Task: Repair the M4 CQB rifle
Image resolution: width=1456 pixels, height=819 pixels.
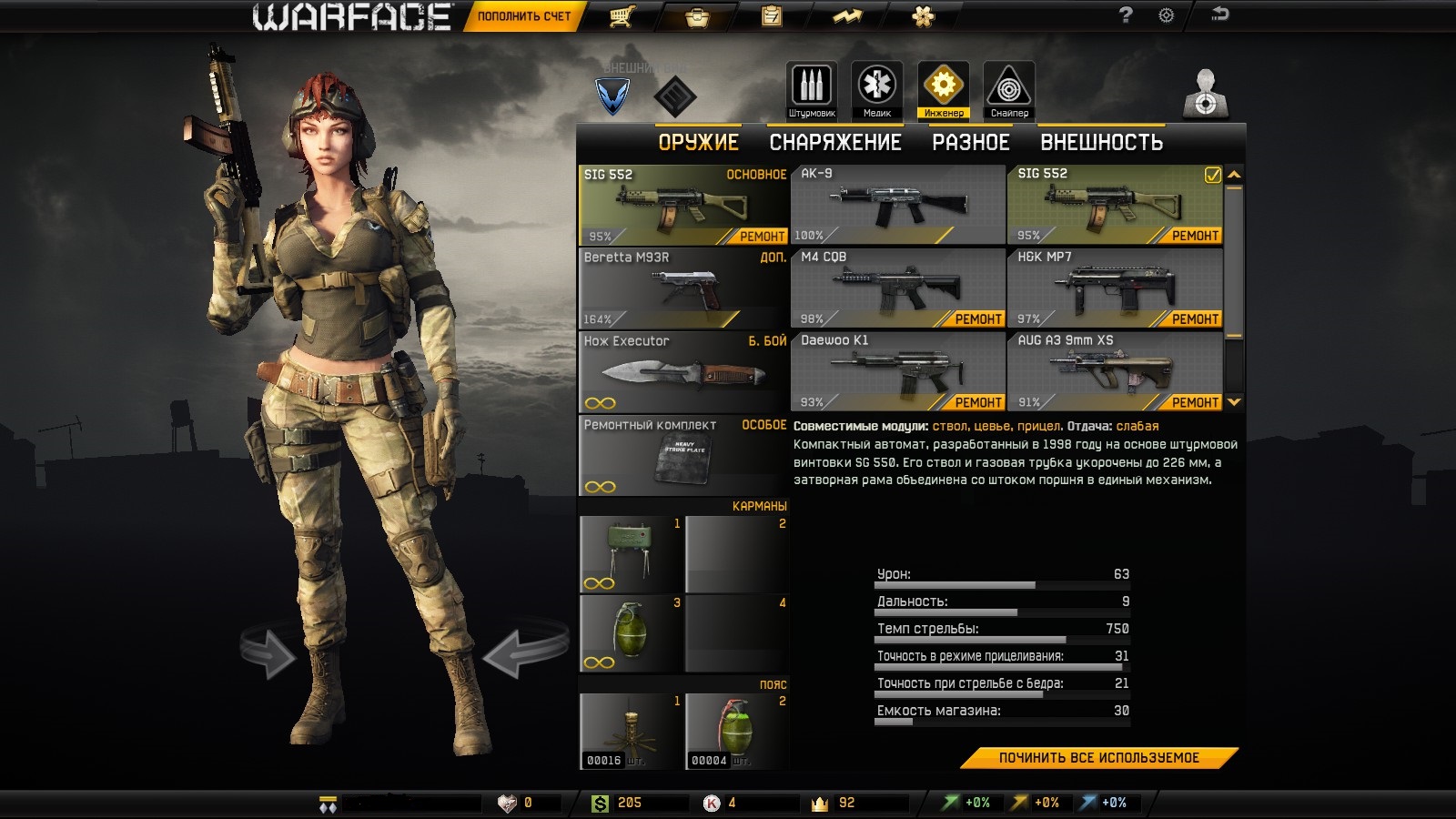Action: coord(977,319)
